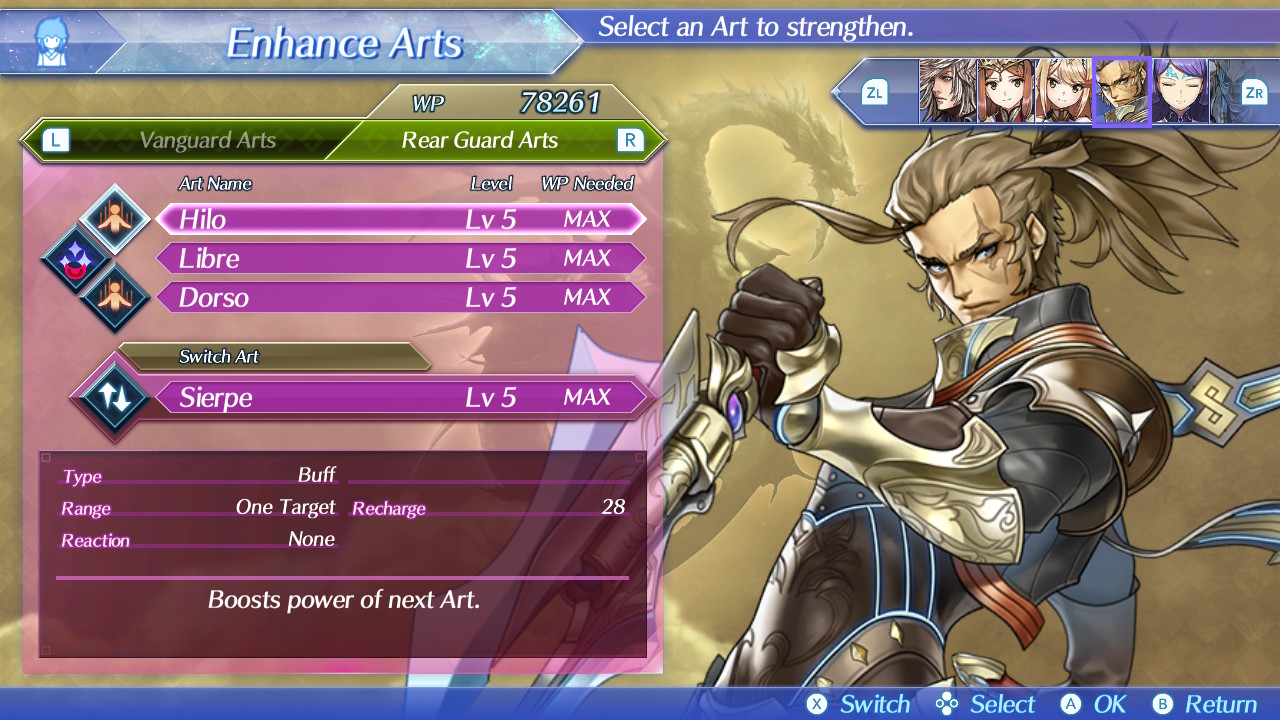Switch to the blonde girl portrait
Screen dimensions: 1280x720
[1063, 92]
